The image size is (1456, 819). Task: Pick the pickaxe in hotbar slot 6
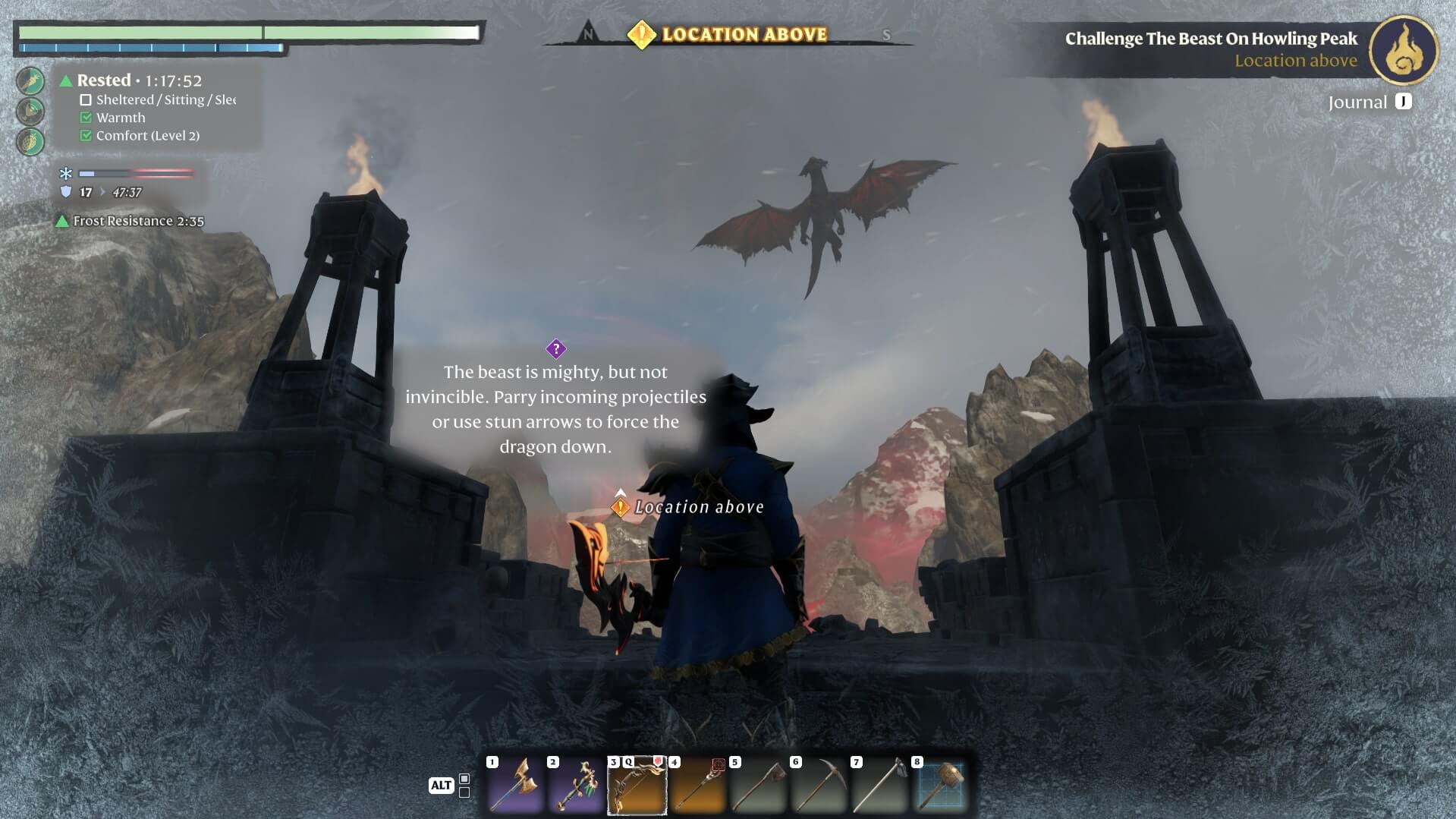[819, 785]
